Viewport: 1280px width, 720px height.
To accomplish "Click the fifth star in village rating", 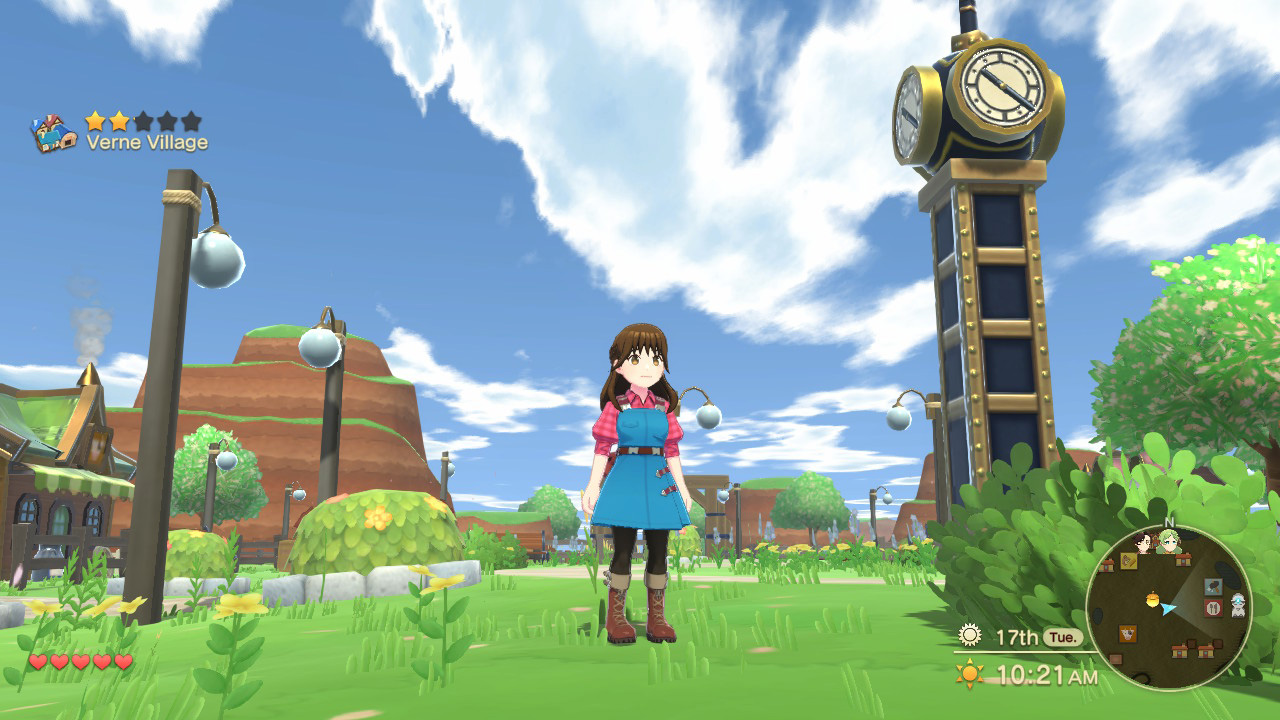I will click(191, 120).
